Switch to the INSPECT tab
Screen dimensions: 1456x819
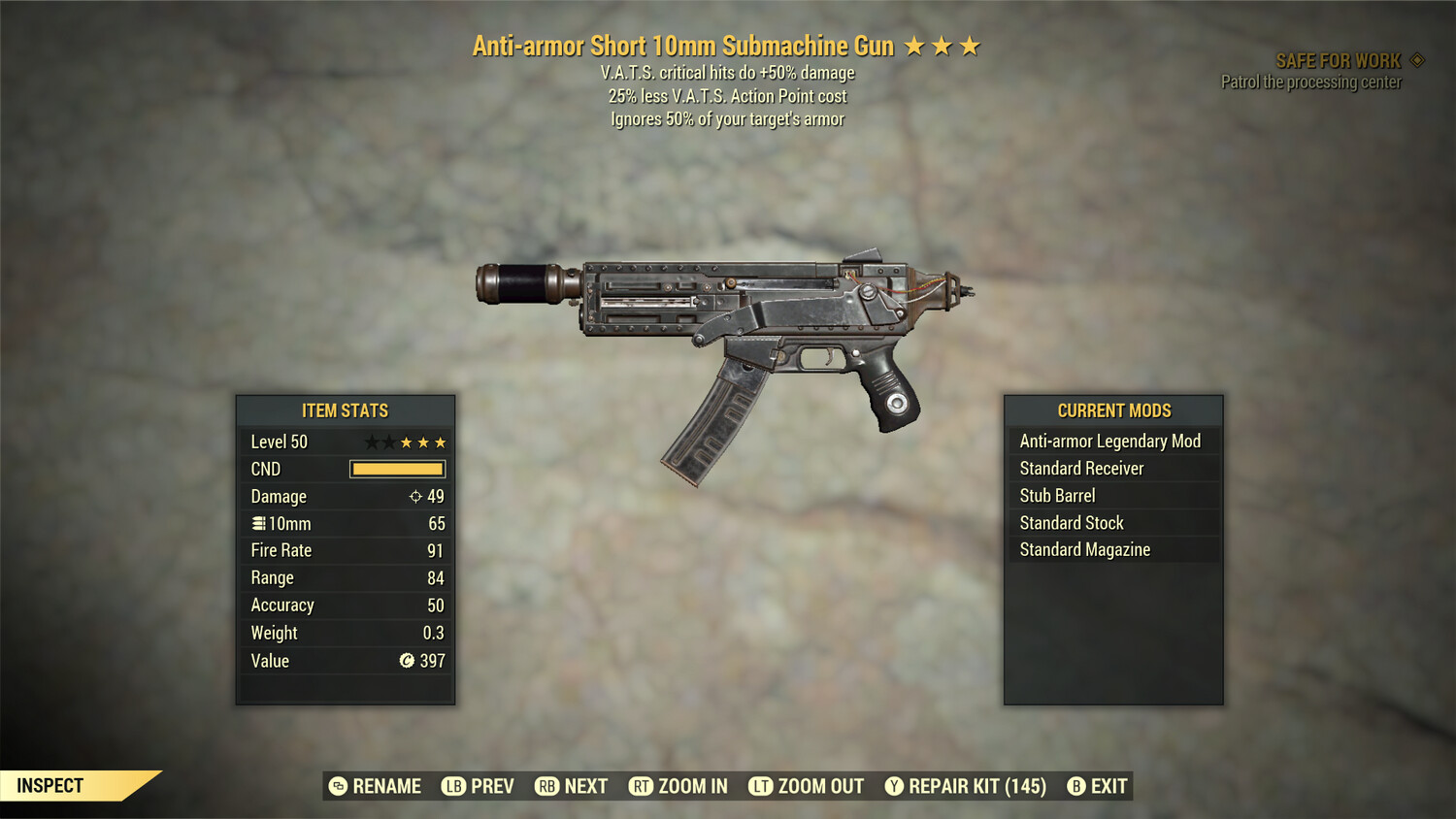point(49,785)
